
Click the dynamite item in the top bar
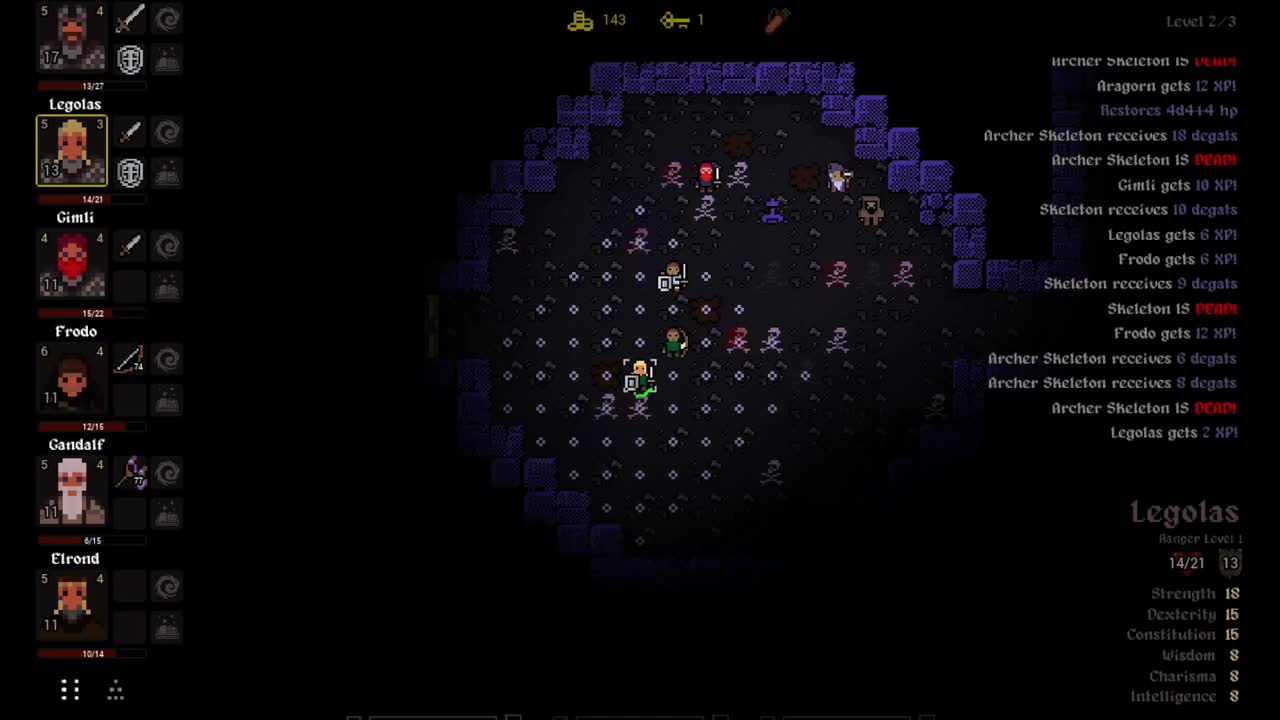pos(777,20)
